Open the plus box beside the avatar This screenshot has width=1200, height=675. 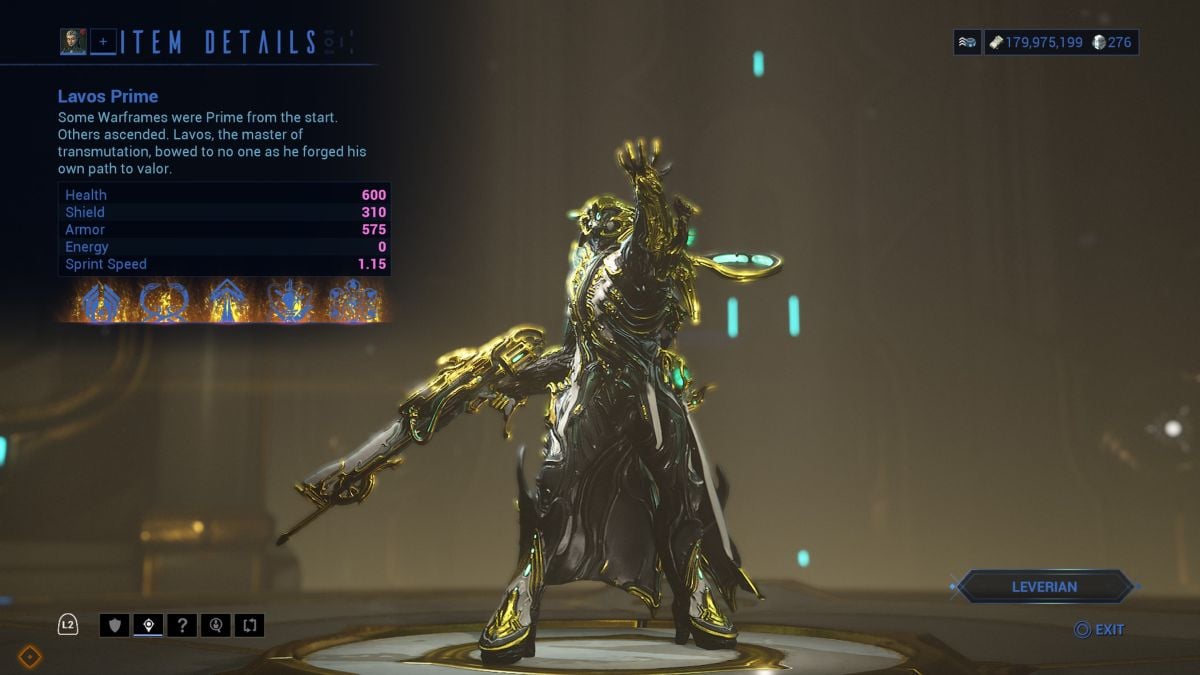tap(103, 42)
